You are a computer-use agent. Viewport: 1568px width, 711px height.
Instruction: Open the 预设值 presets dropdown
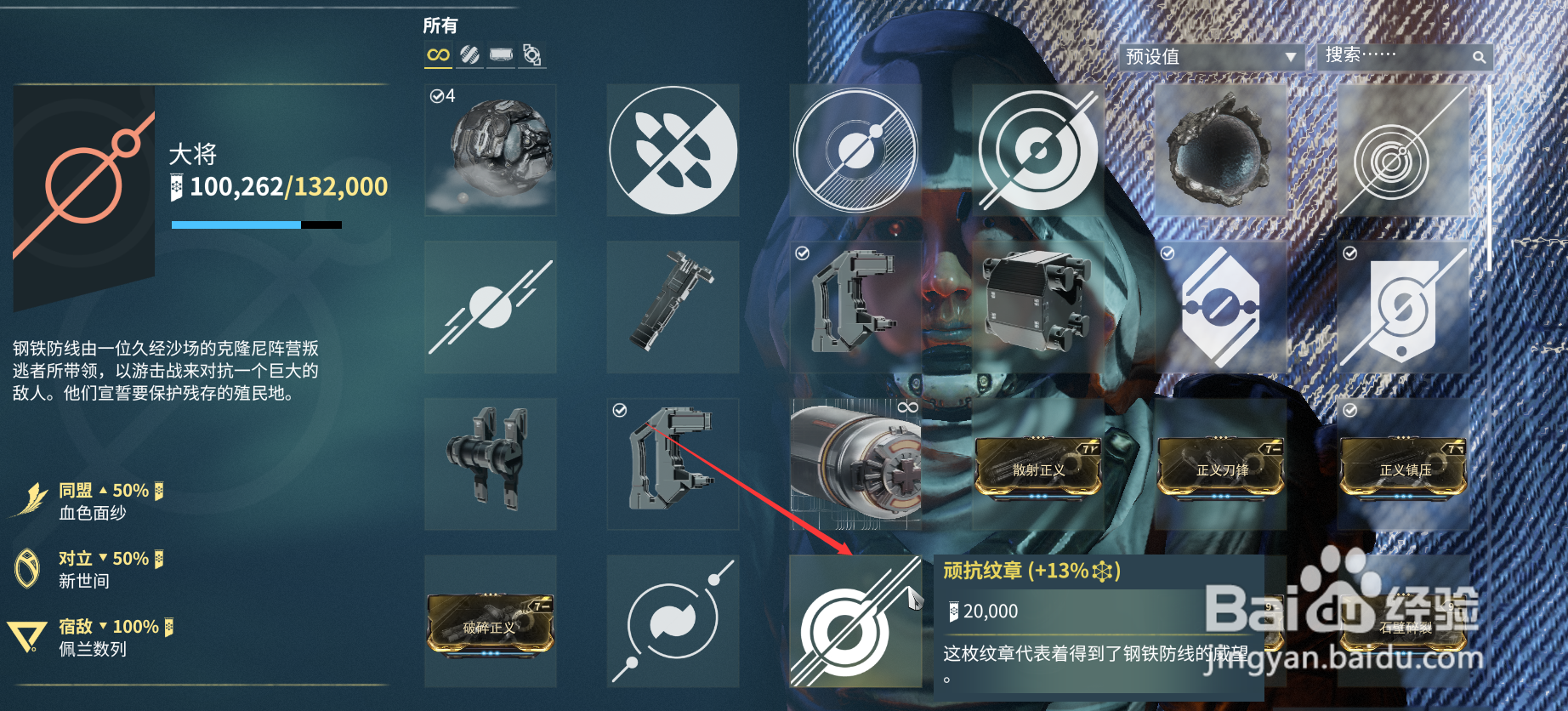pyautogui.click(x=1211, y=57)
